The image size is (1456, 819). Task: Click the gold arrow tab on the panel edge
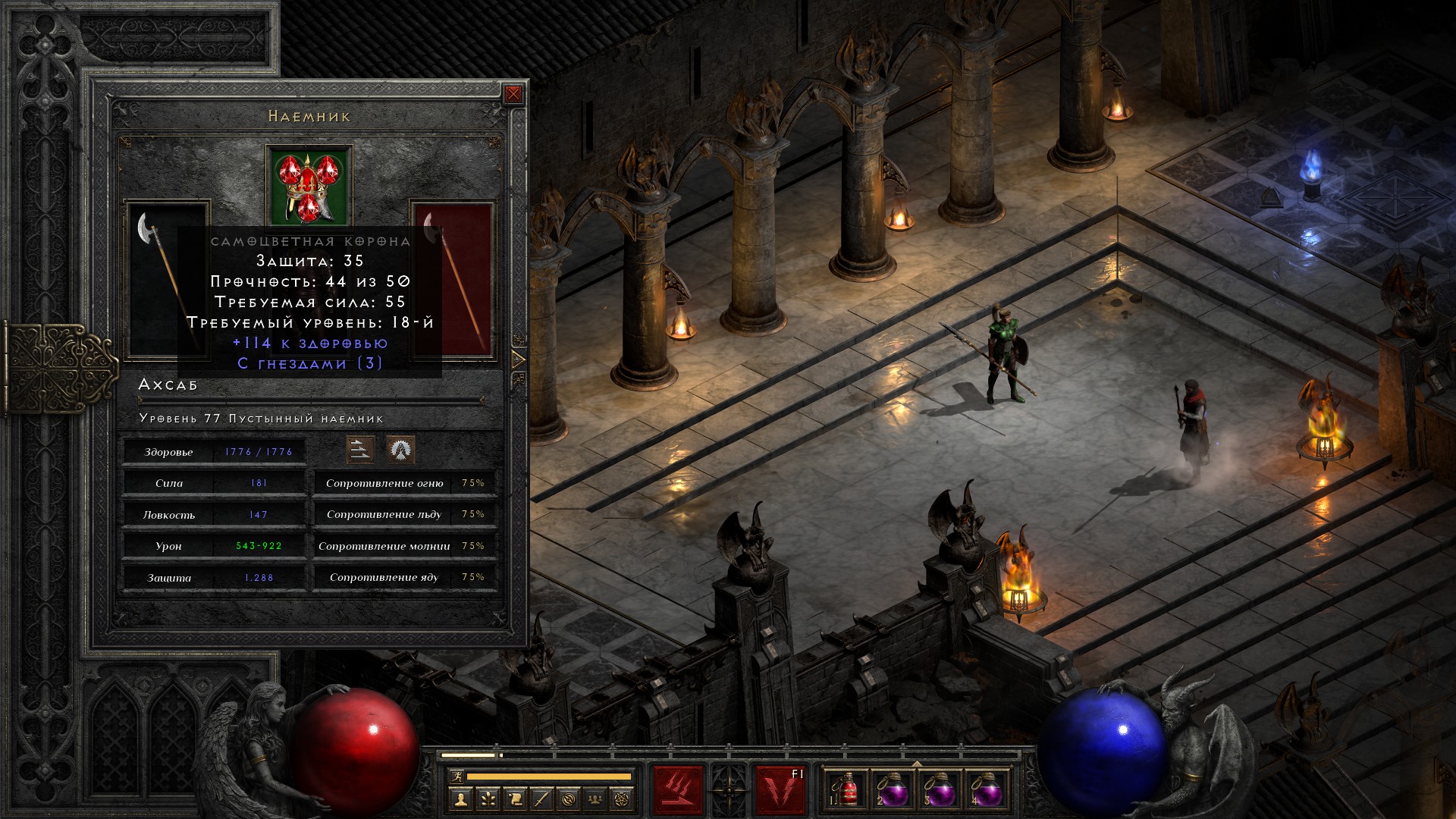click(519, 359)
